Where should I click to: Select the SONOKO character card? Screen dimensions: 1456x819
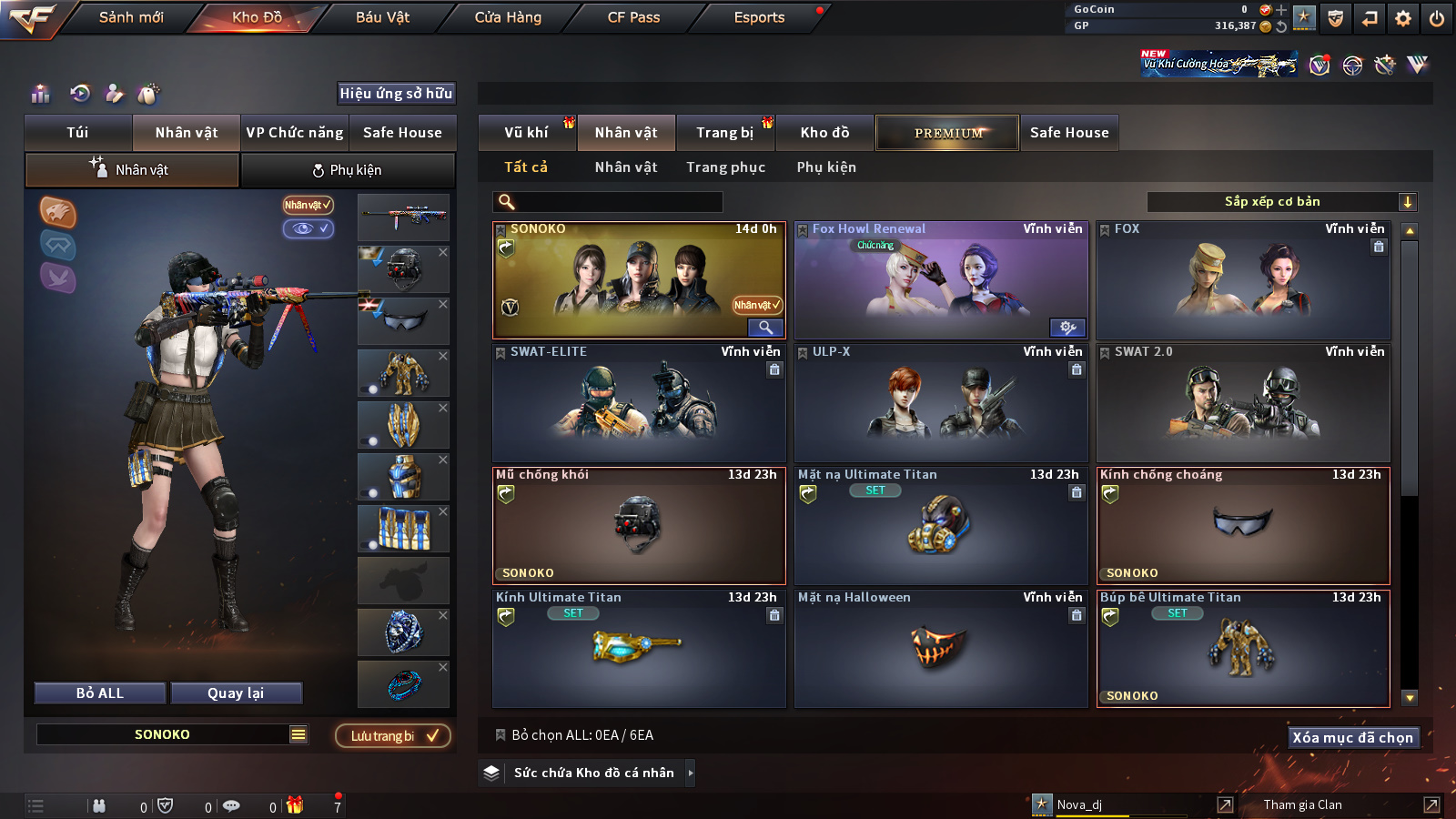[638, 279]
